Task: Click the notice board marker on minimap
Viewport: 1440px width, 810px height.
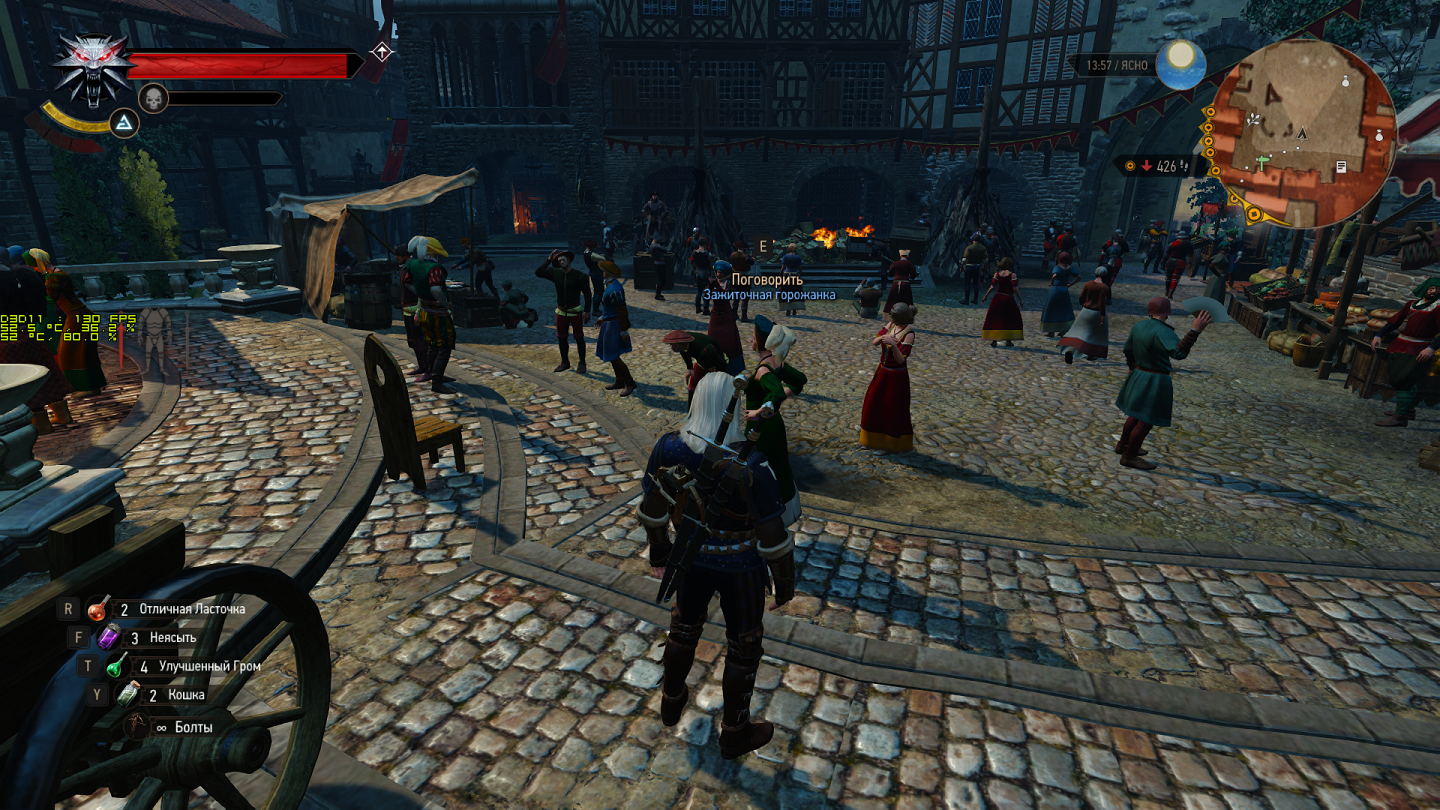Action: tap(1340, 166)
